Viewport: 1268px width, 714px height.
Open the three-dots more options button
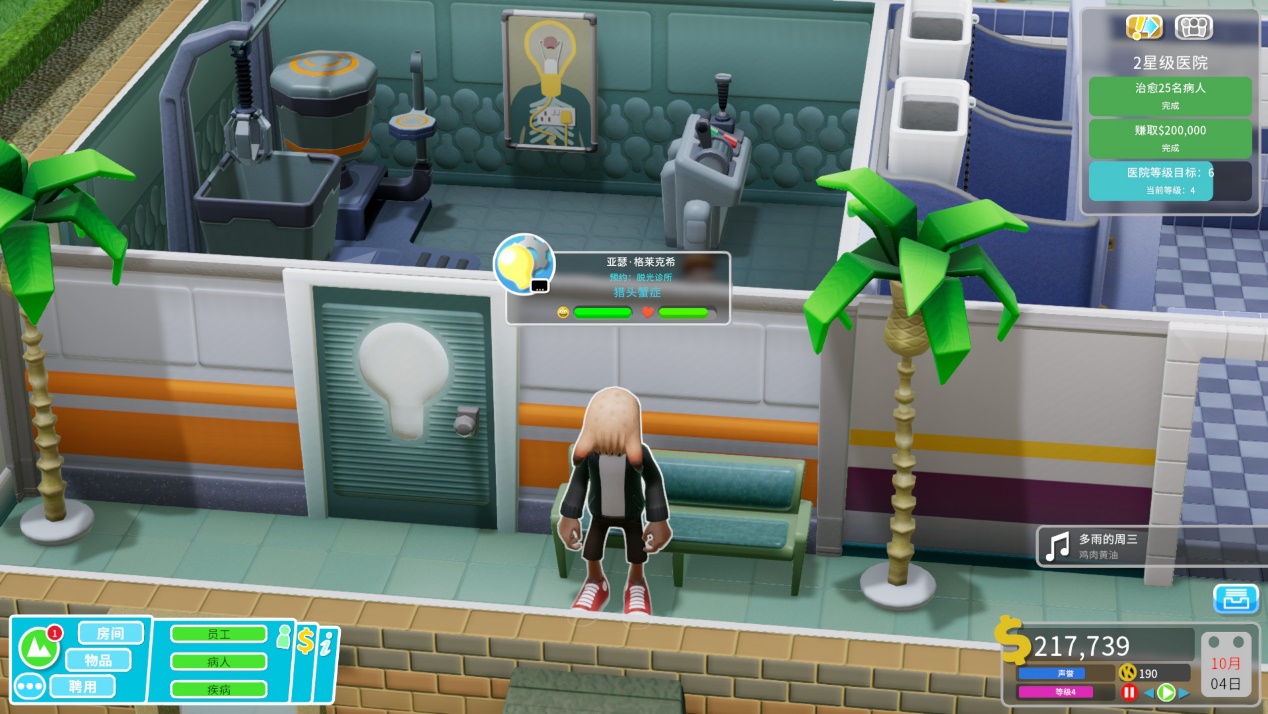tap(29, 688)
